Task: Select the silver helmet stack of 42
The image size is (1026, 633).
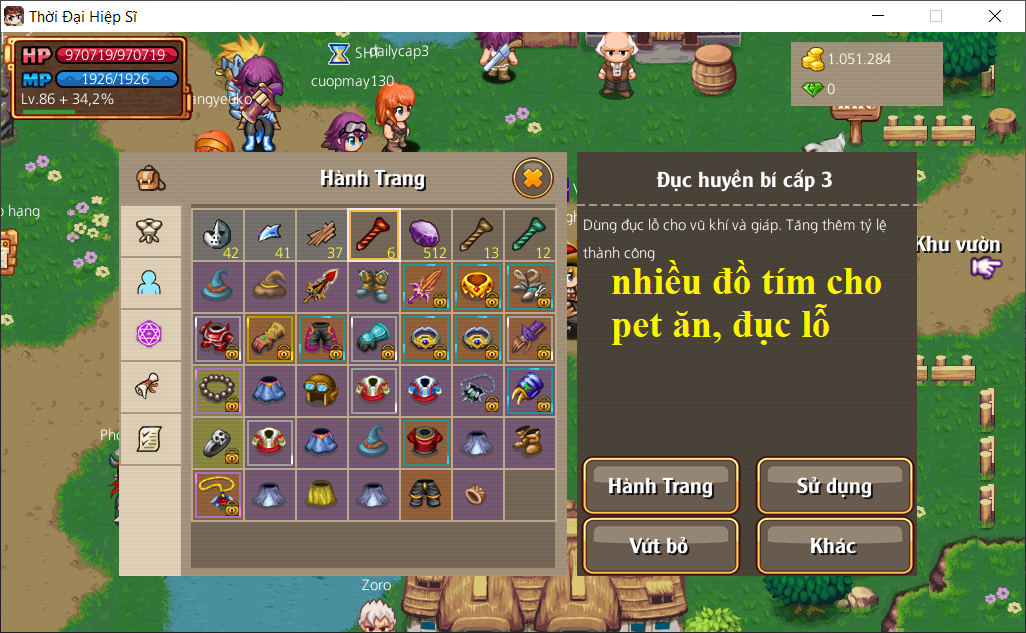Action: pyautogui.click(x=218, y=235)
